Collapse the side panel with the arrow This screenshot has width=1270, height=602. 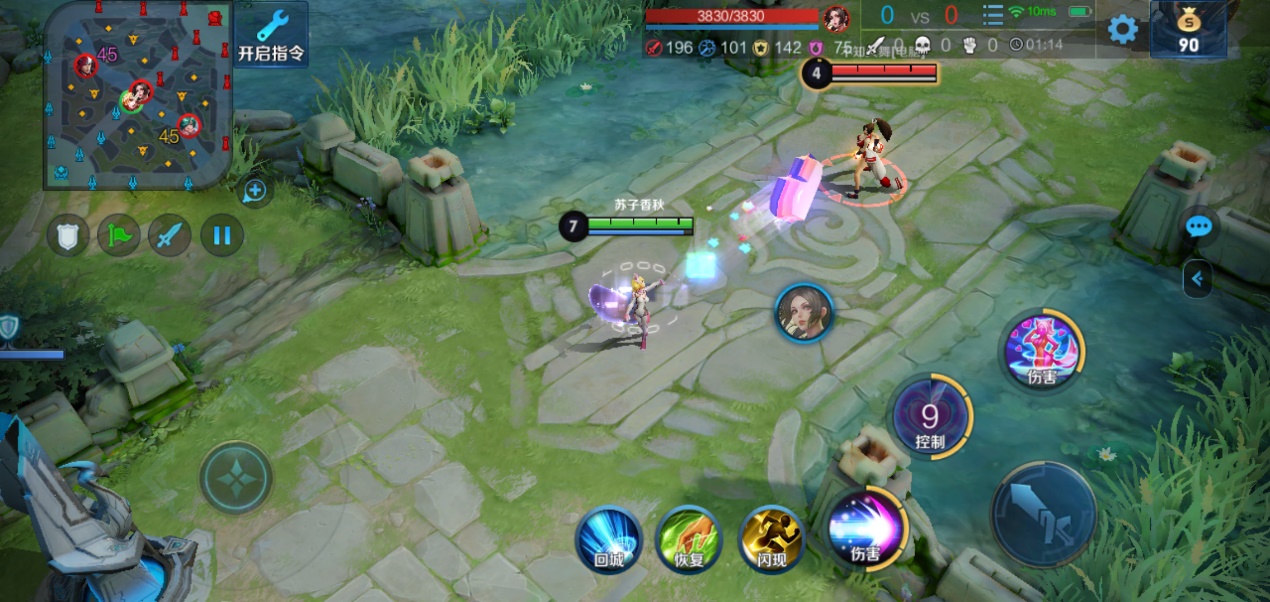[x=1197, y=279]
